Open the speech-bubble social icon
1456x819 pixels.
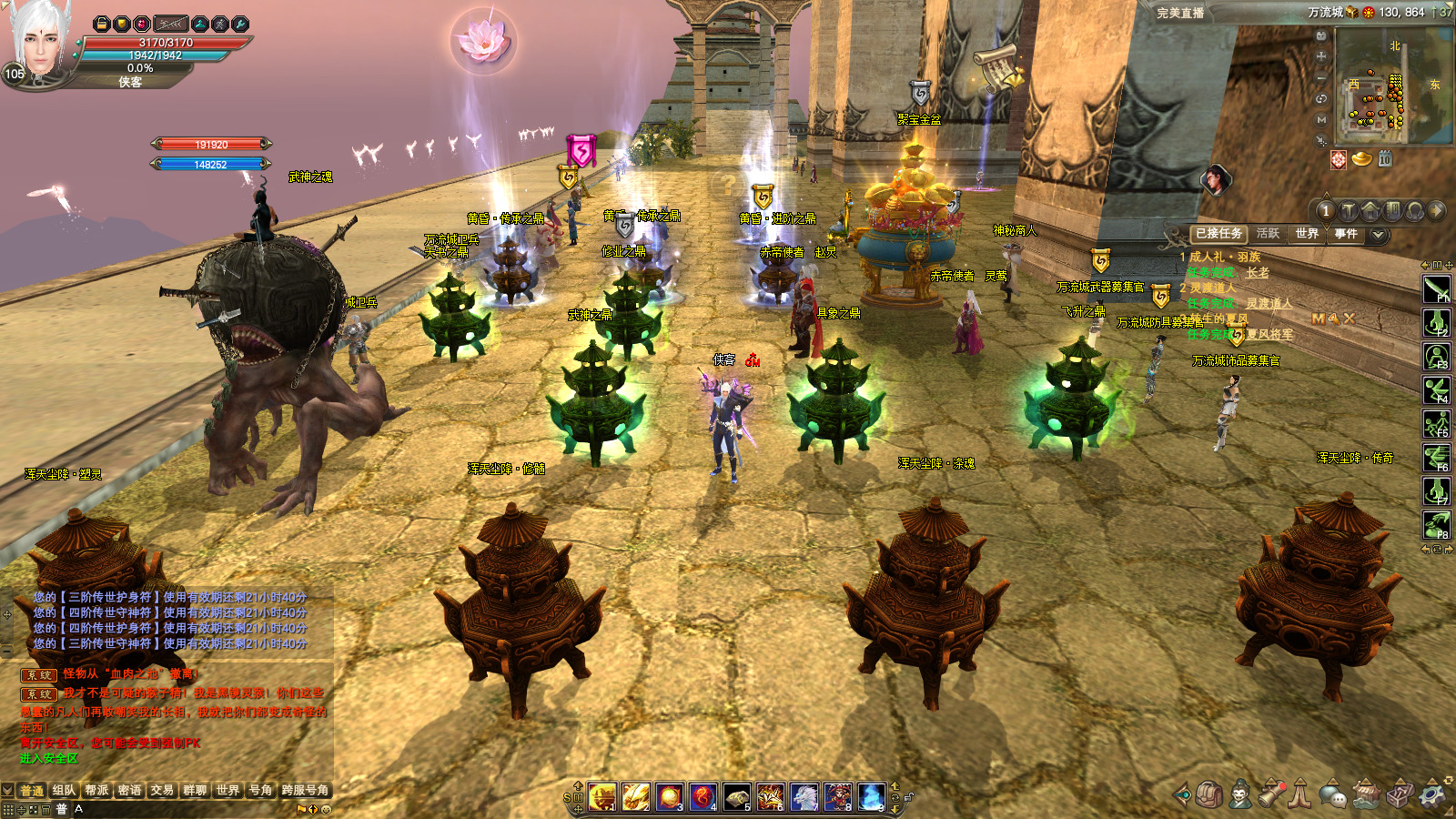pyautogui.click(x=1333, y=794)
